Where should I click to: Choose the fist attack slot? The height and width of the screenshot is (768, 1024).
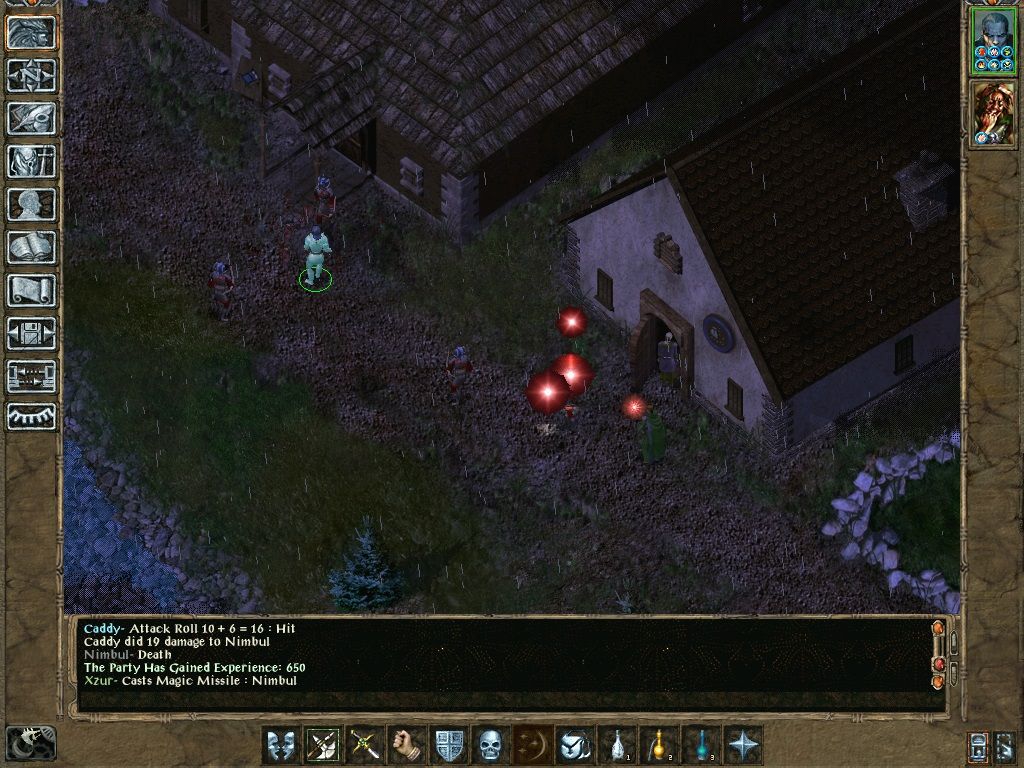coord(407,745)
